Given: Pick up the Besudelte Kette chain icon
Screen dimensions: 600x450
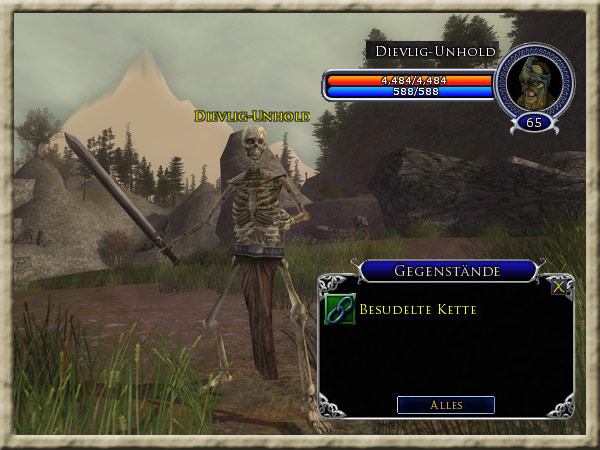Looking at the screenshot, I should [x=340, y=310].
